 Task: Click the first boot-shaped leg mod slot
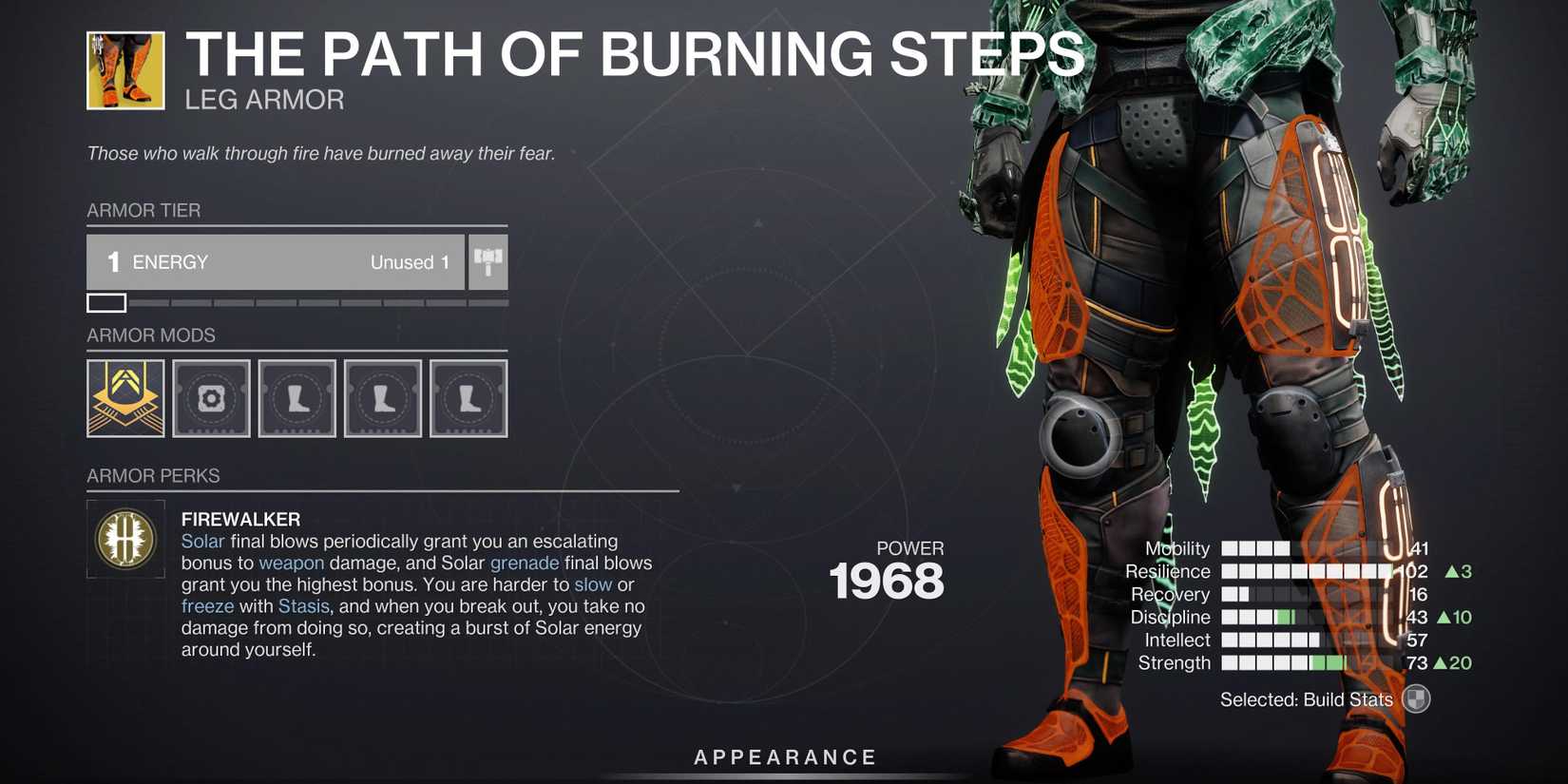(x=296, y=398)
